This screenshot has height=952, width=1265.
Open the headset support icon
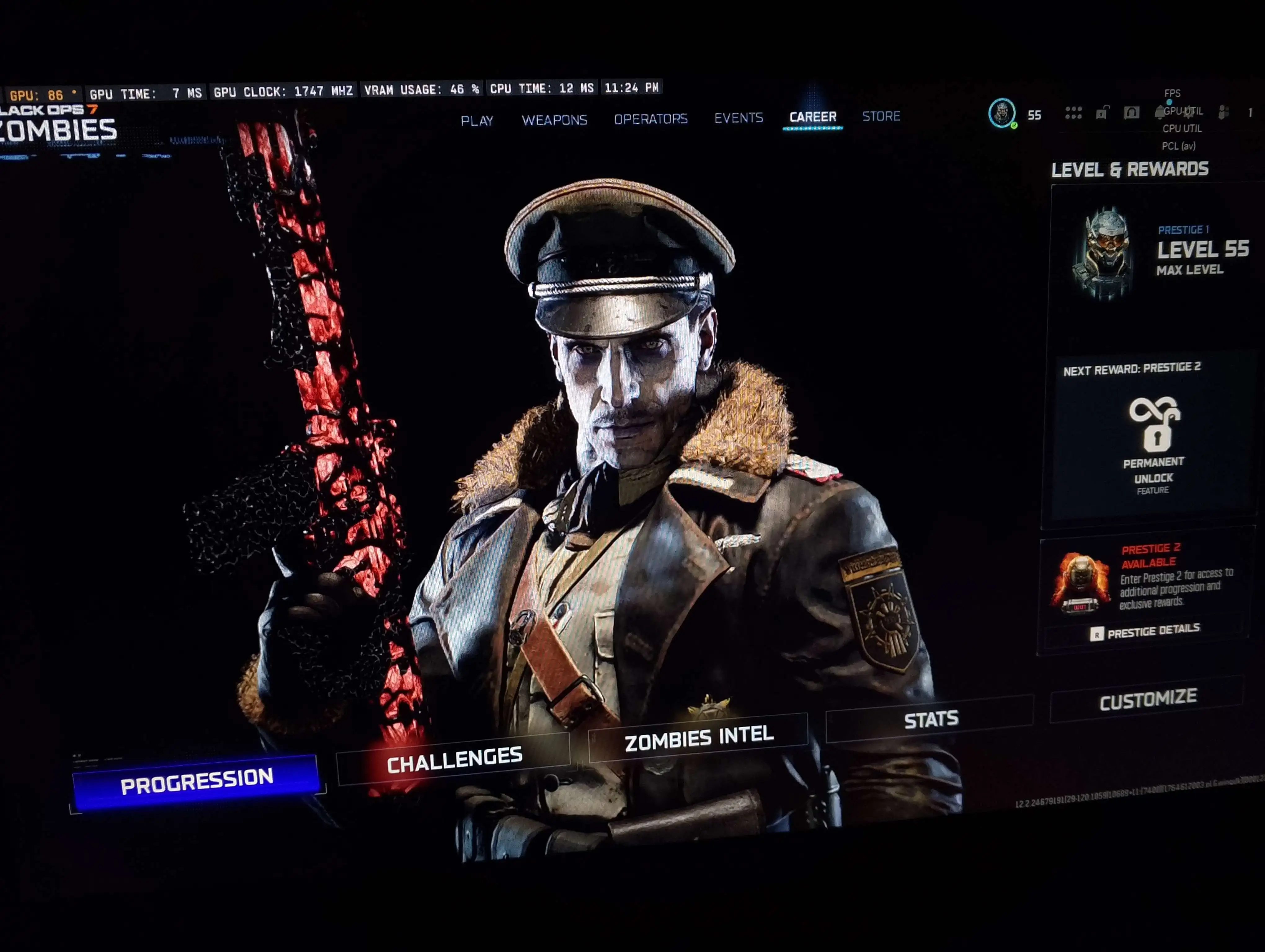pyautogui.click(x=1131, y=112)
